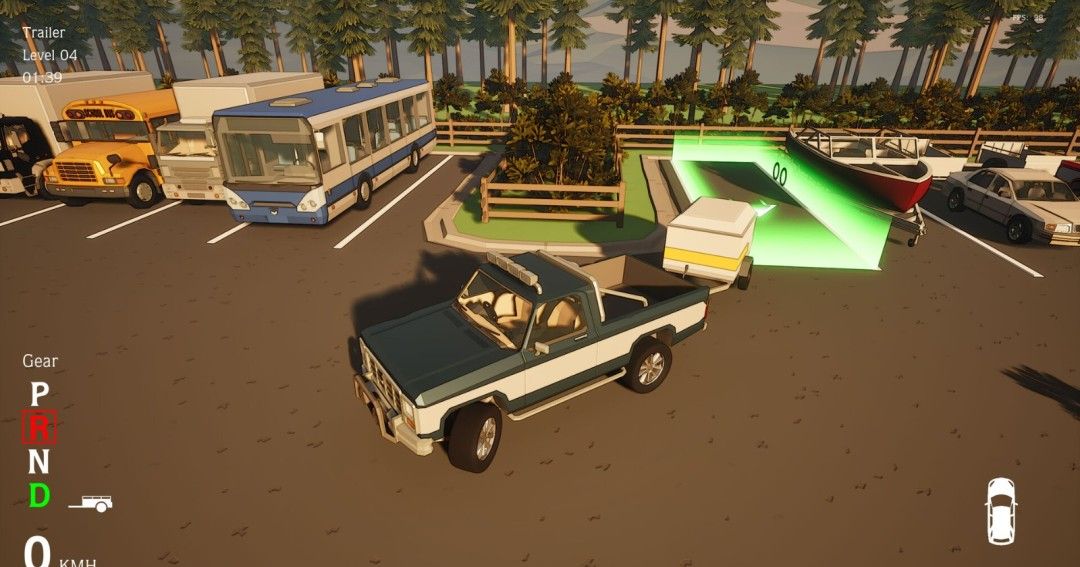Click the trailer hitch icon

coord(90,504)
